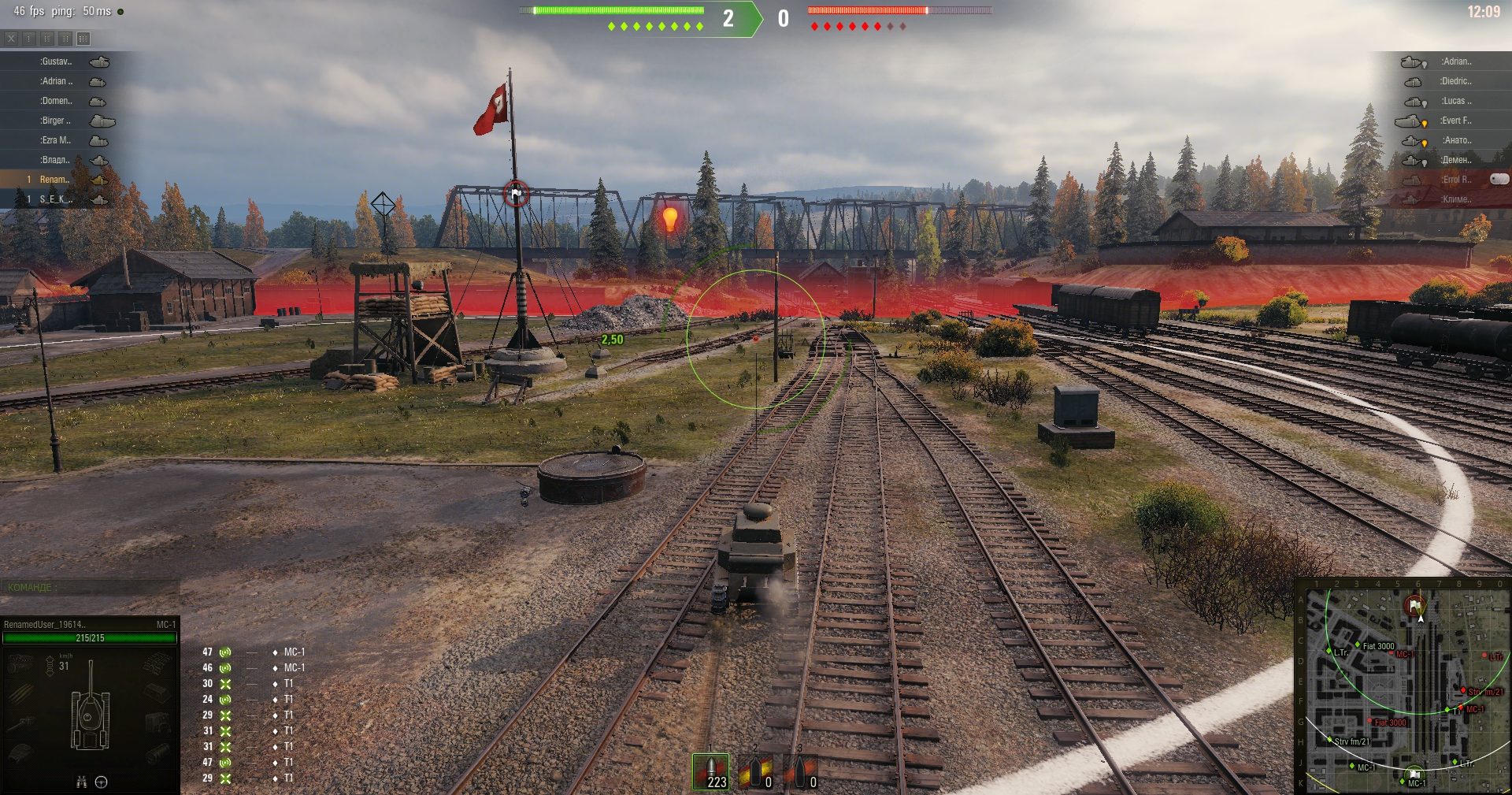Switch player panel to the widest layout

(83, 38)
